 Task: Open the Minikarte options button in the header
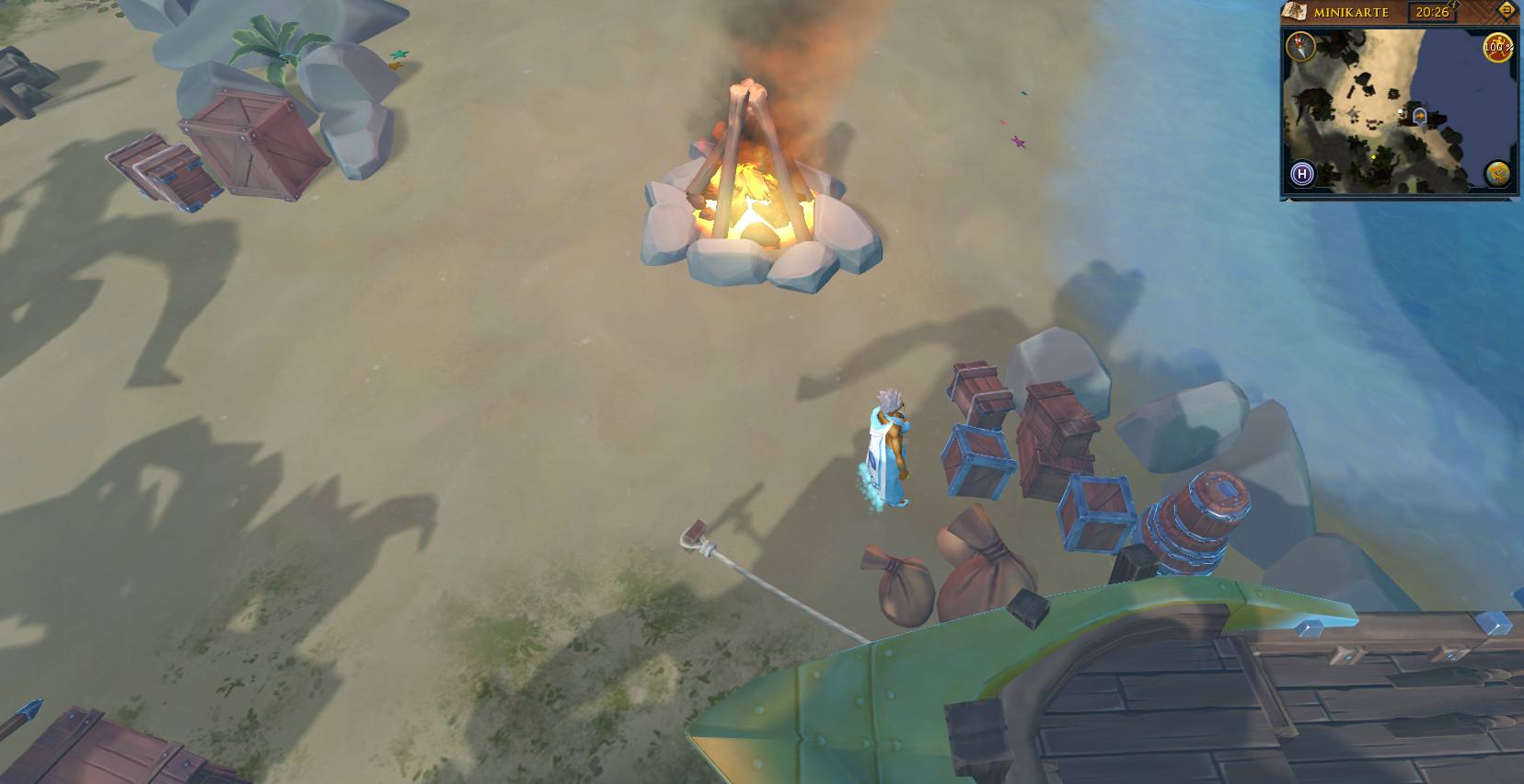1507,11
